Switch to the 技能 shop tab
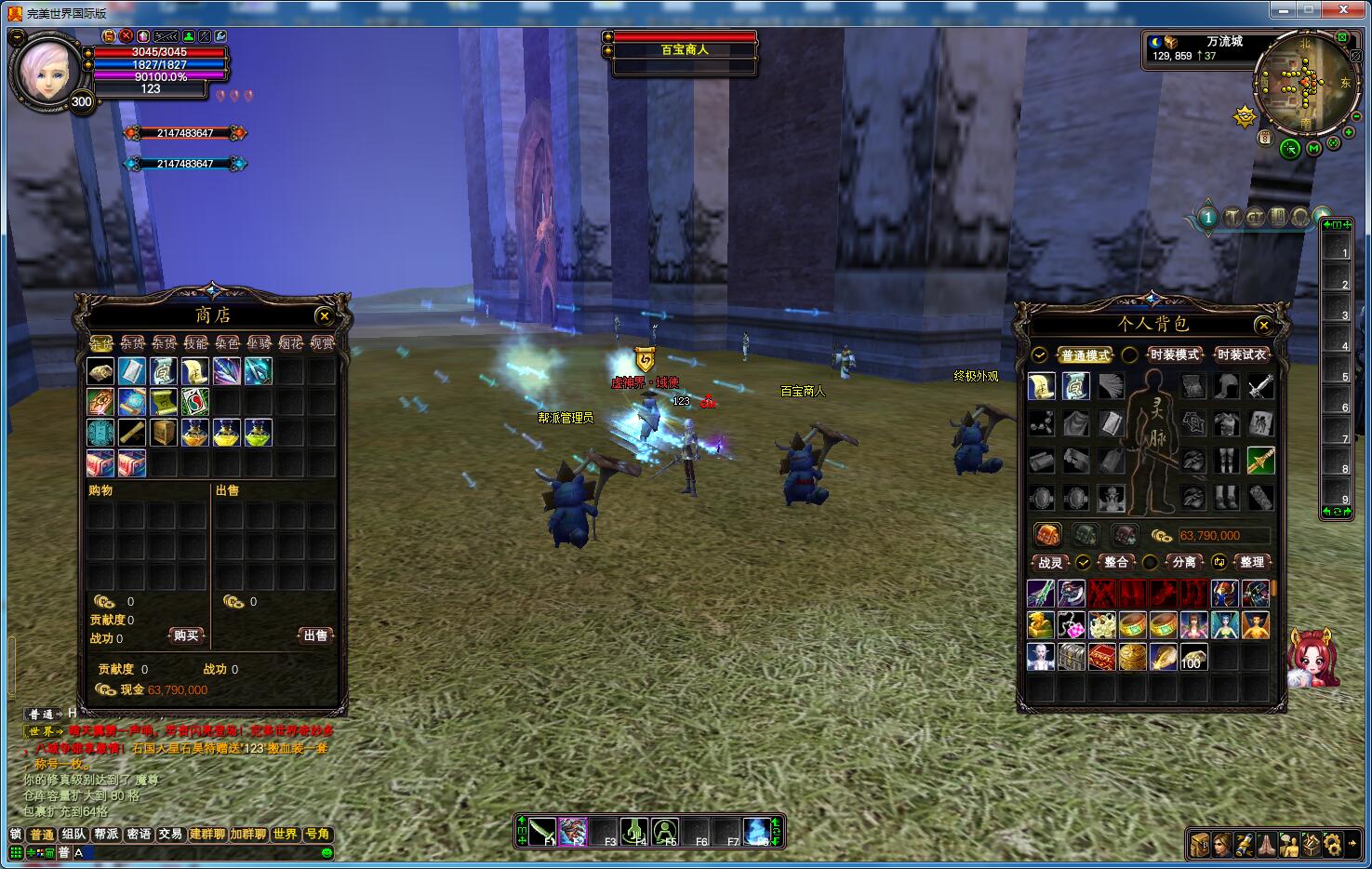 click(x=196, y=343)
